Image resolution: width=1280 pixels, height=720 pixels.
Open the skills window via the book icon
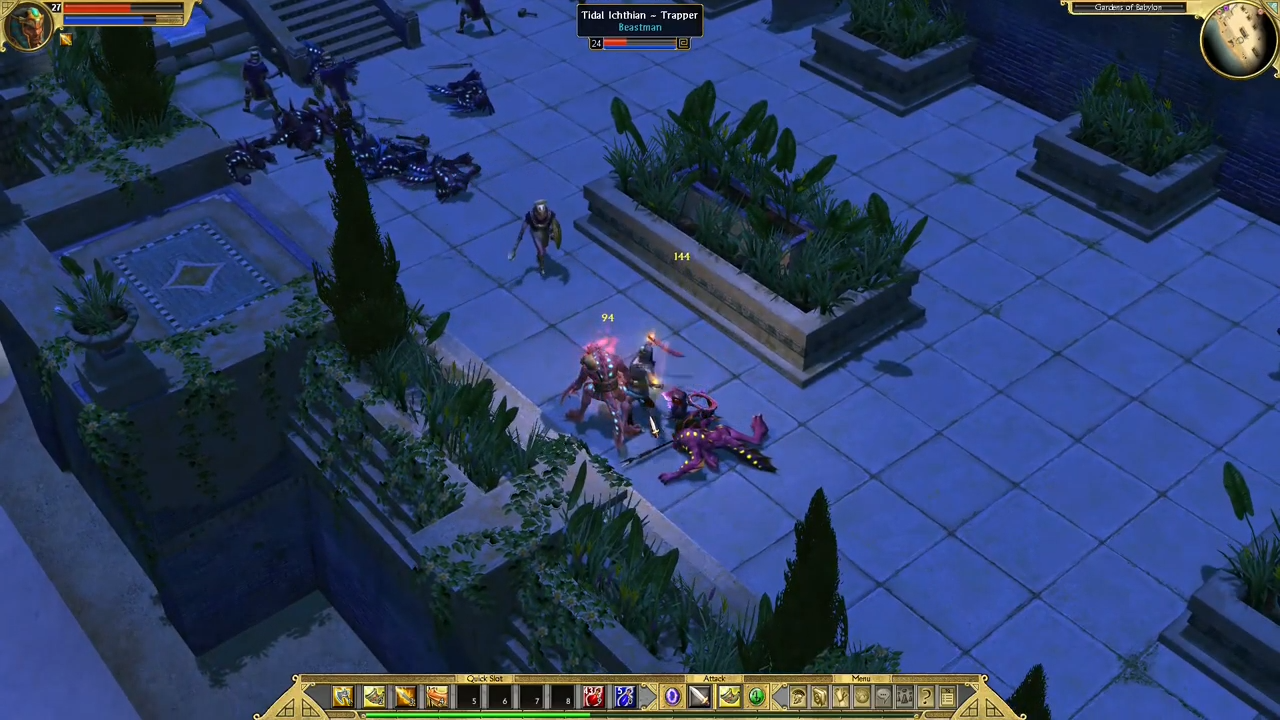point(818,697)
